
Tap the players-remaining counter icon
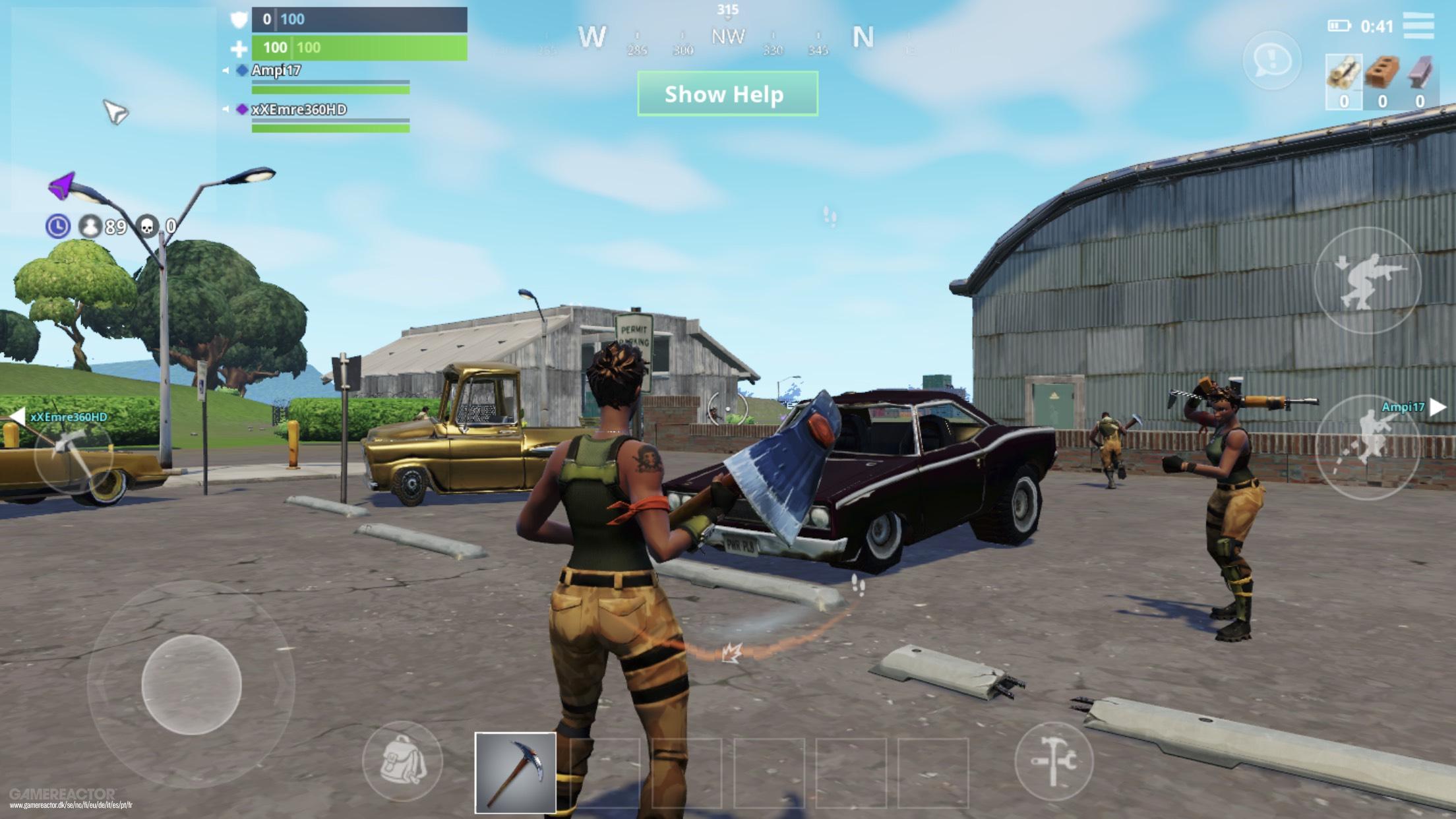pos(90,226)
